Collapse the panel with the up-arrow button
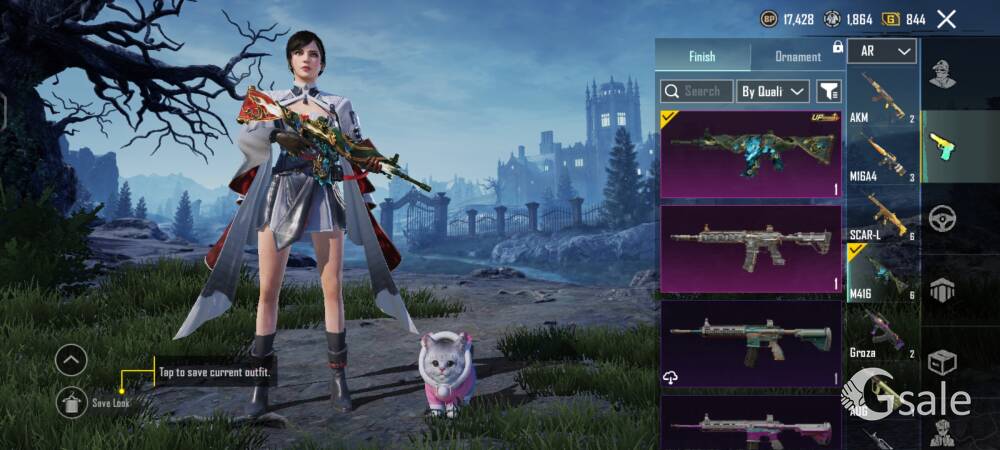This screenshot has width=1000, height=450. (71, 359)
